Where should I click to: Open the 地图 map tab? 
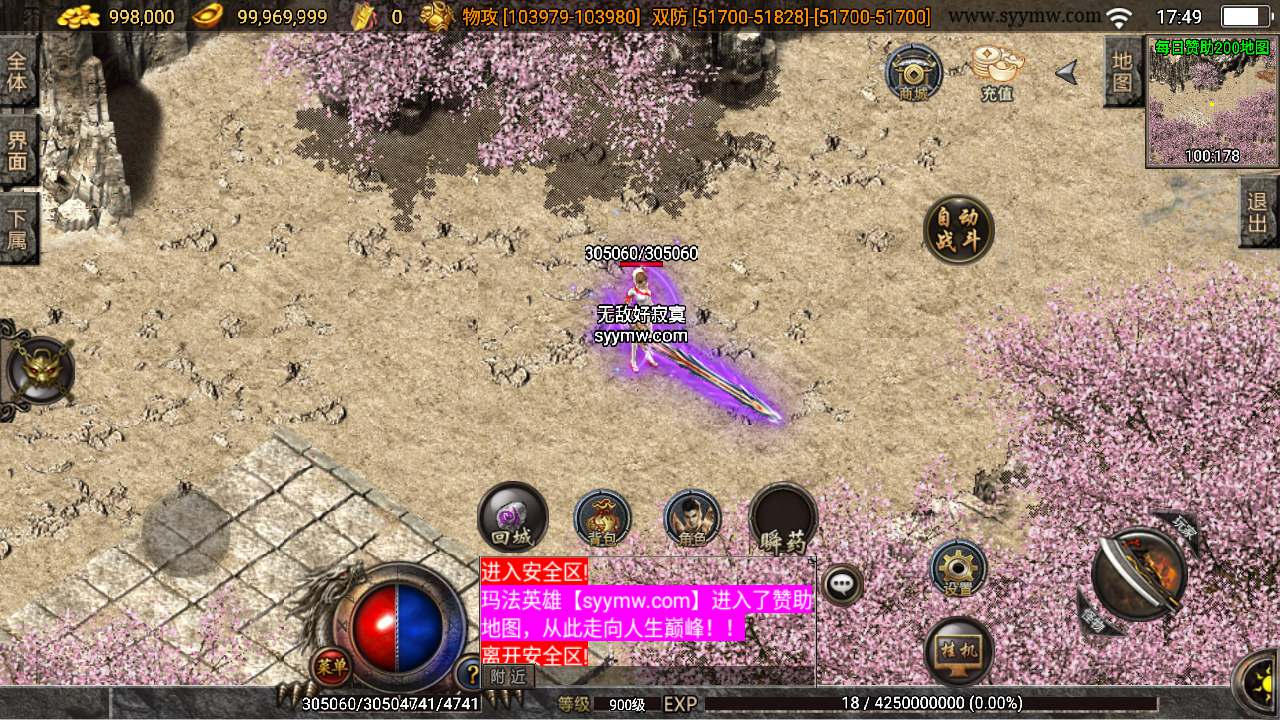[1123, 71]
